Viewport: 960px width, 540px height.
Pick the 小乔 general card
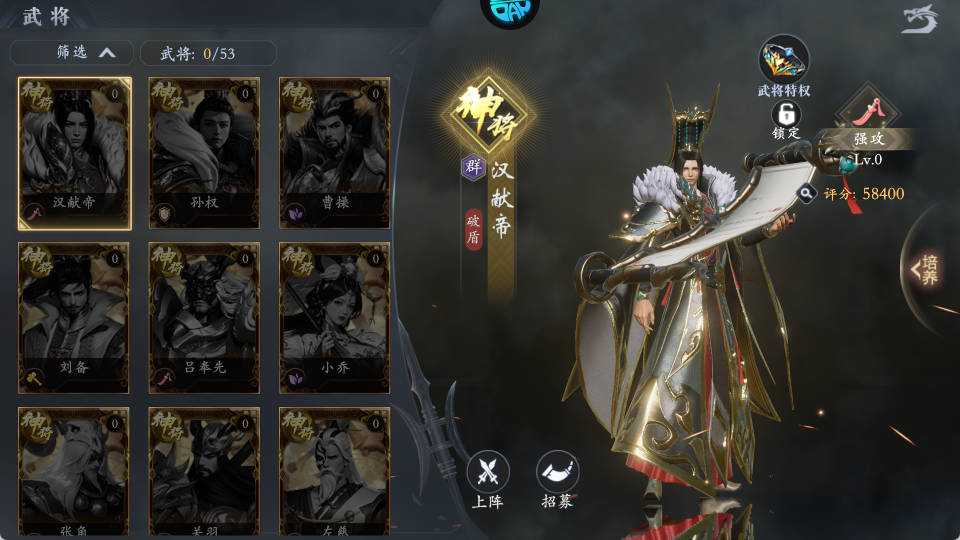pyautogui.click(x=334, y=317)
